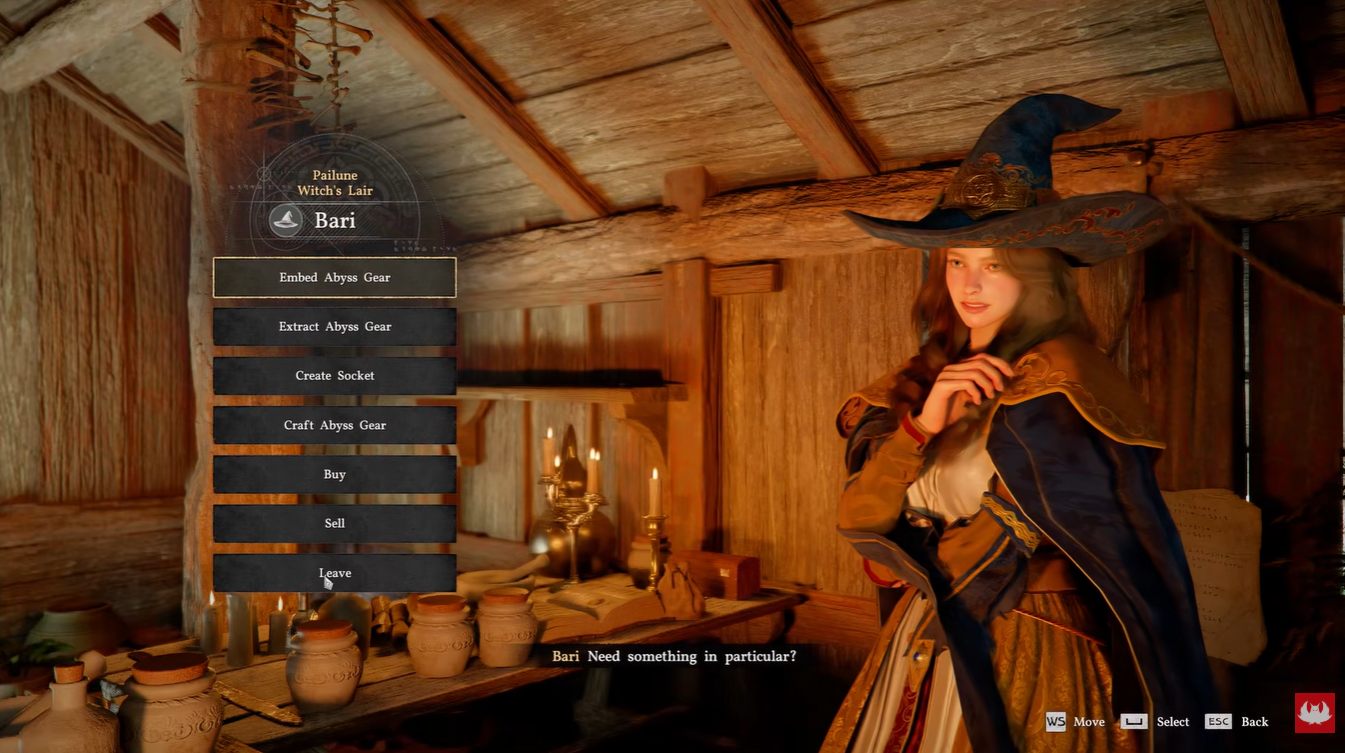Choose Extract Abyss Gear
The image size is (1345, 753).
point(334,327)
